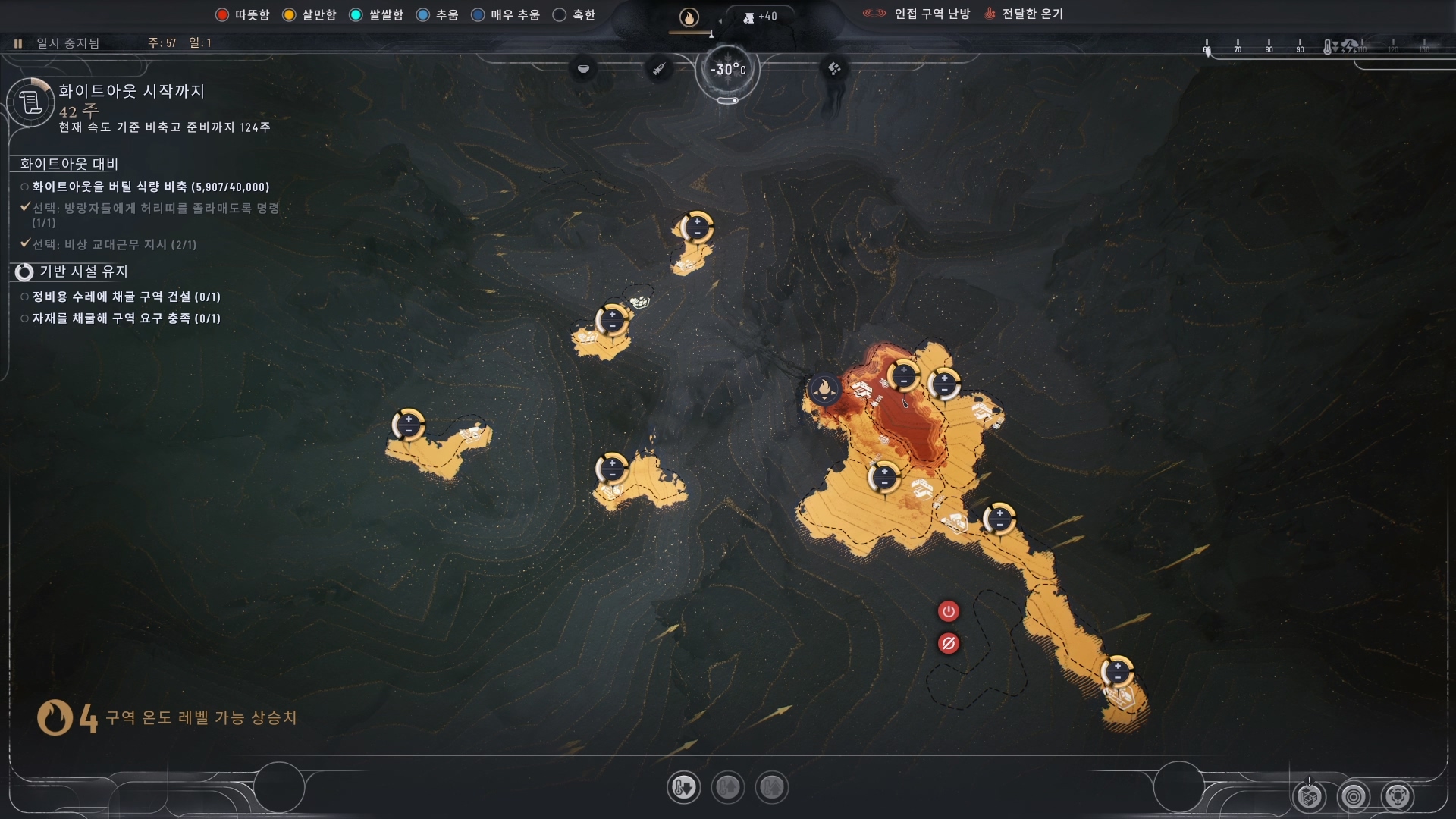
Task: Click the pause button labeled 일시 중지됨
Action: click(18, 43)
